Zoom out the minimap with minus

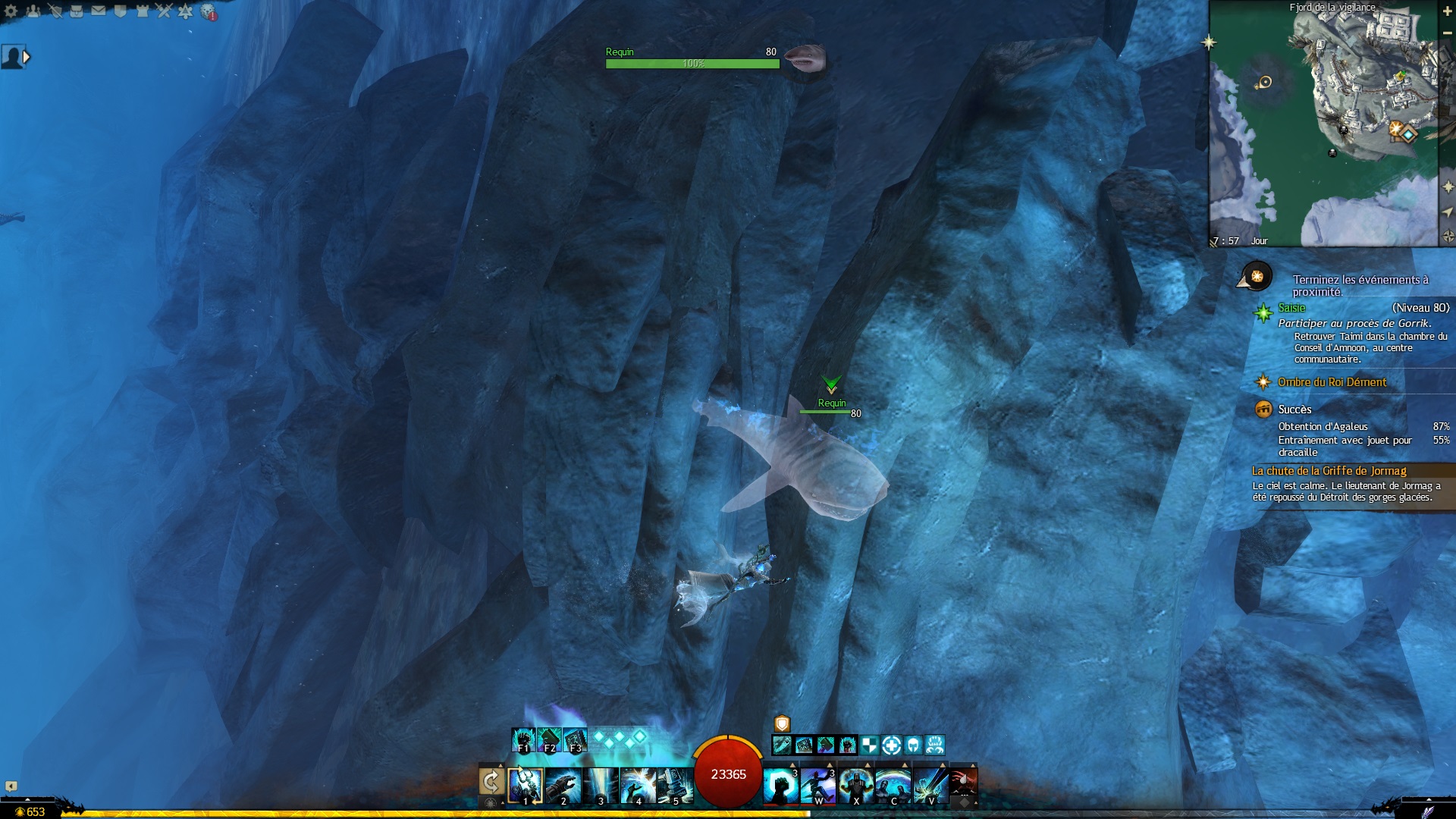[1447, 33]
